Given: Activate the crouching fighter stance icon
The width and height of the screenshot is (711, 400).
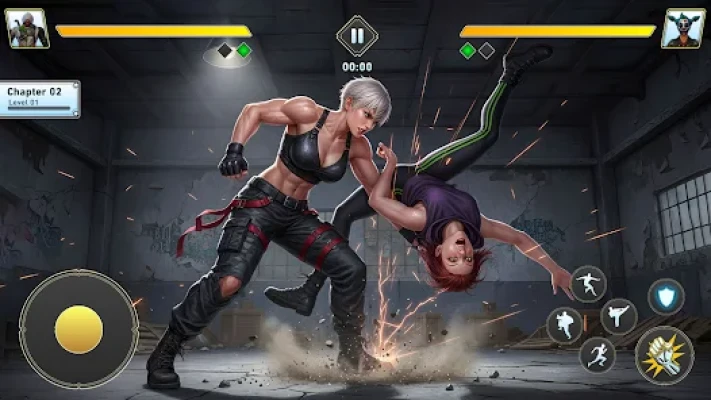Looking at the screenshot, I should pos(565,325).
